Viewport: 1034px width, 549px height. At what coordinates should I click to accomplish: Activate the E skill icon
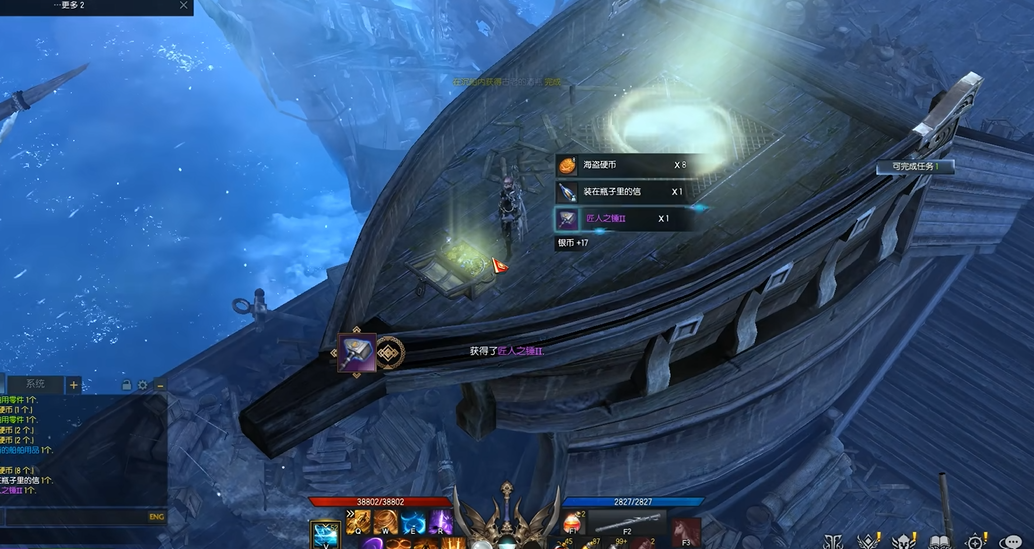pyautogui.click(x=414, y=523)
